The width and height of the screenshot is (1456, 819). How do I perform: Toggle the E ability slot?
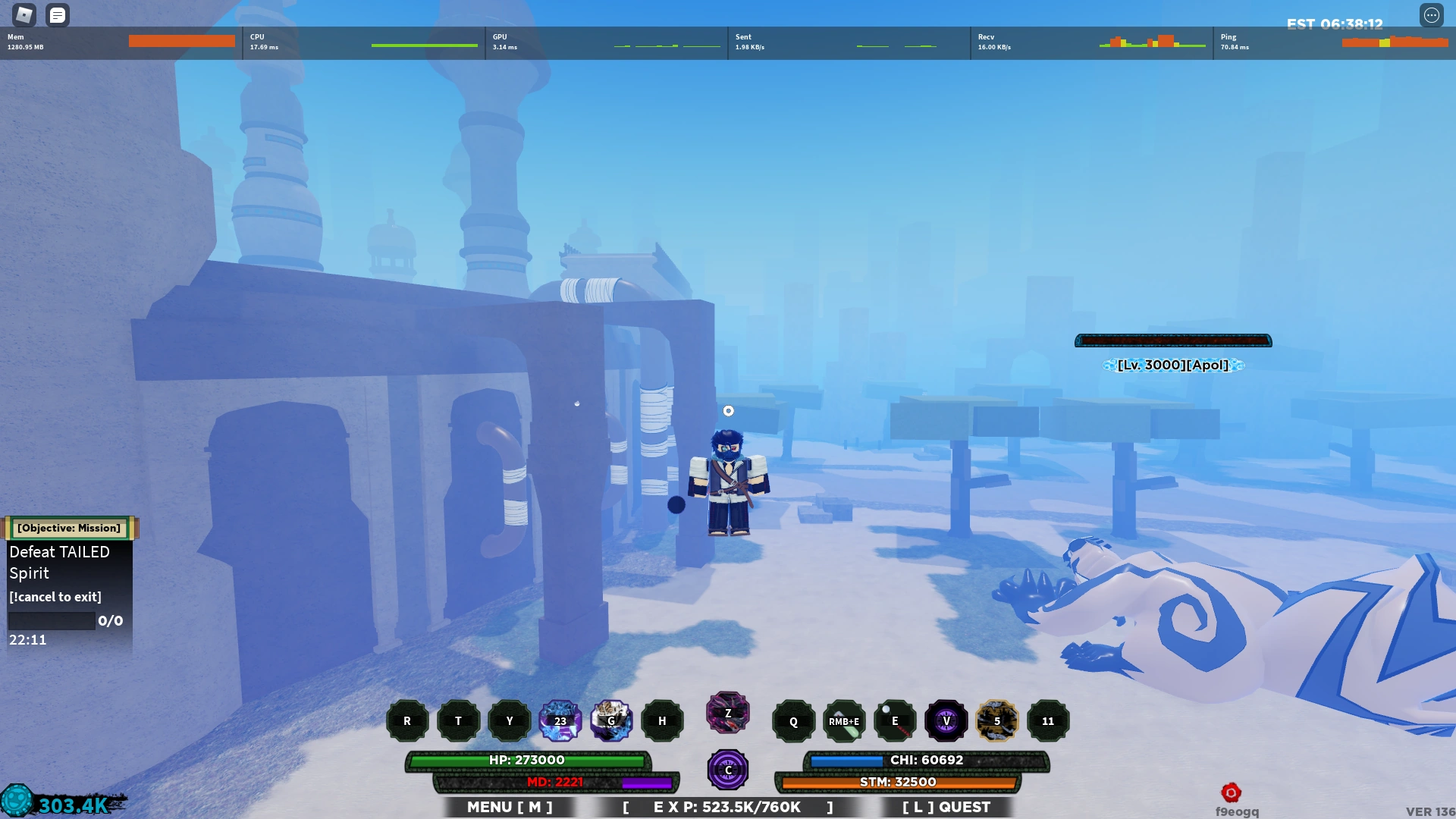pos(895,720)
